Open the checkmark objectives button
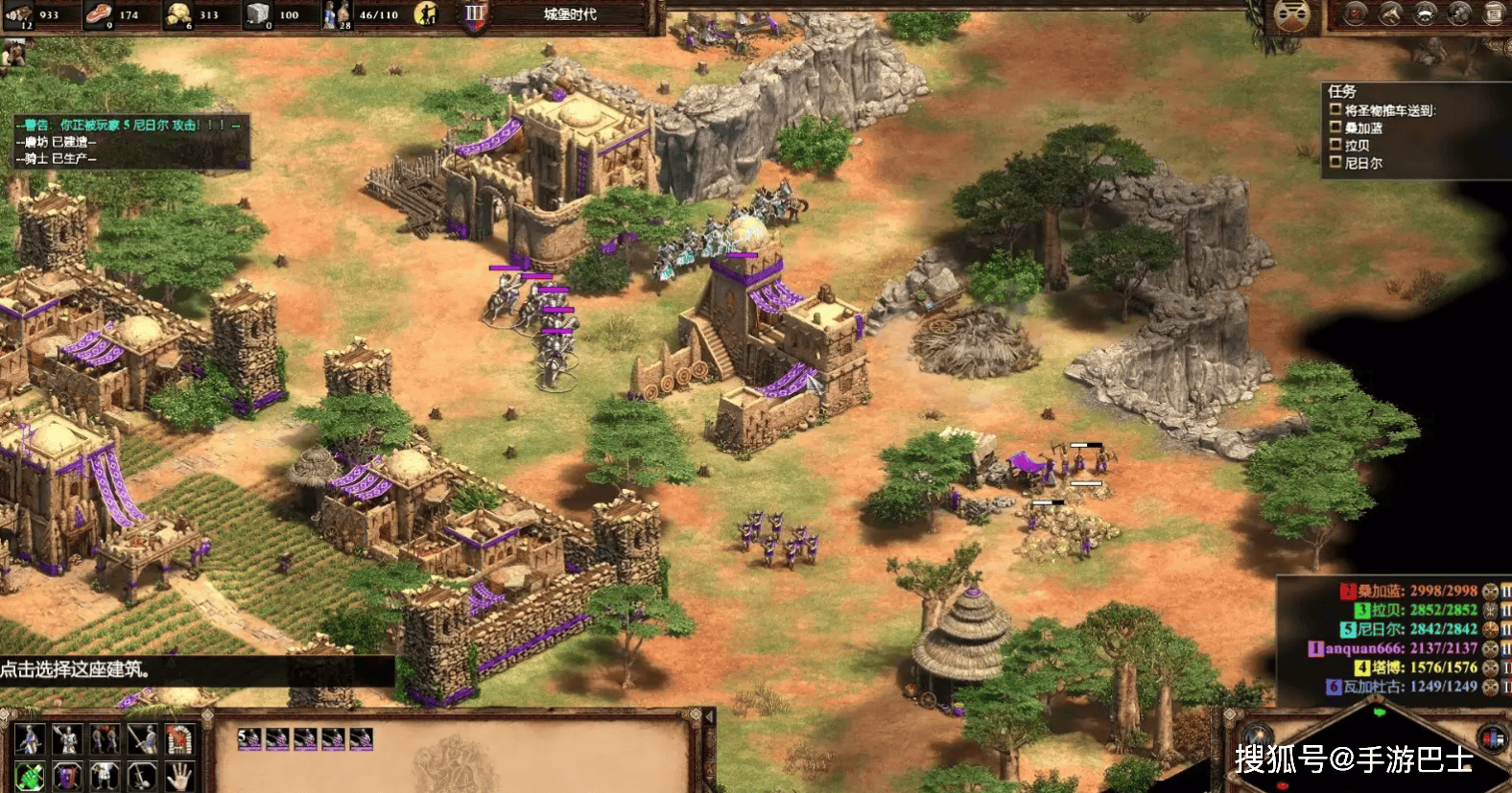 (1356, 13)
